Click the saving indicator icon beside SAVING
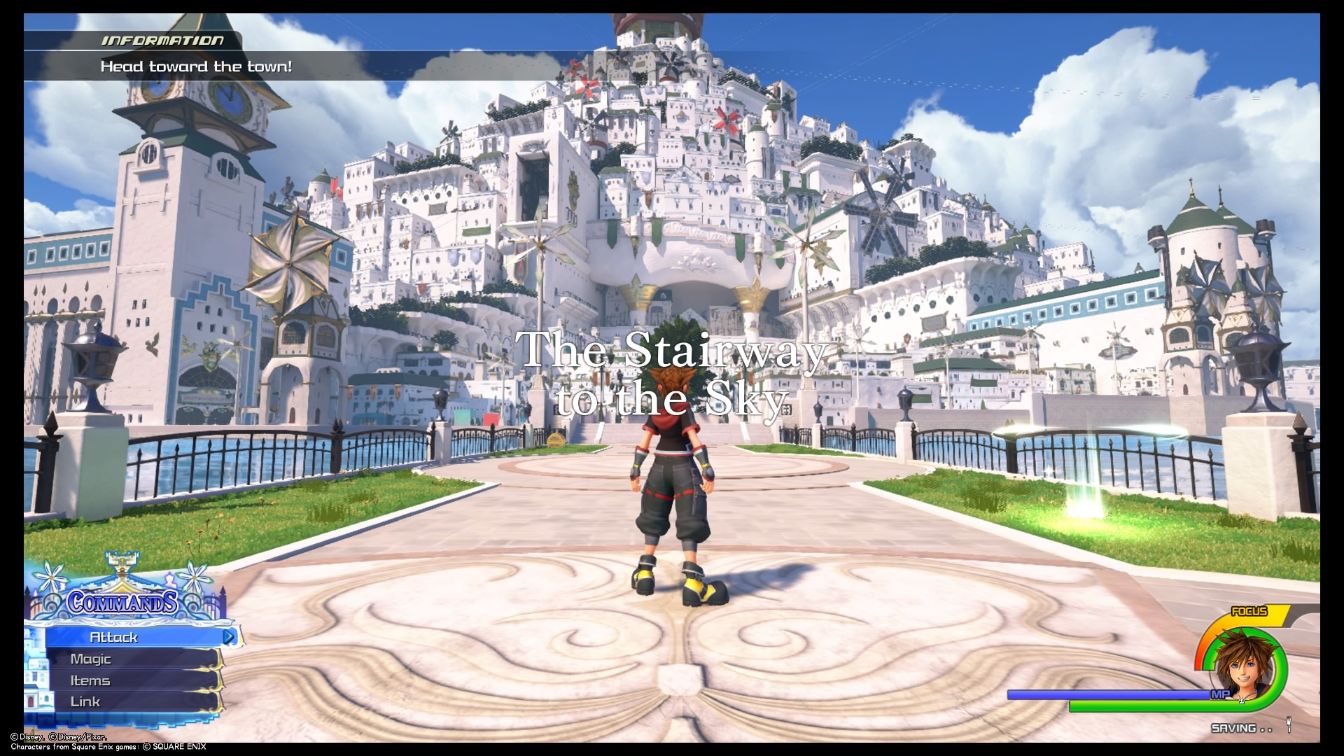1344x756 pixels. 1288,724
